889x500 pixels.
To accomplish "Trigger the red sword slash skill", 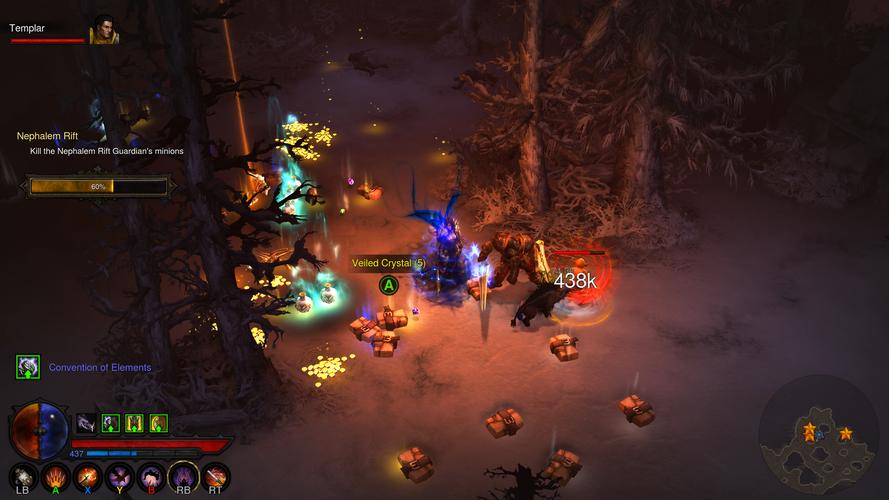I will pyautogui.click(x=215, y=476).
